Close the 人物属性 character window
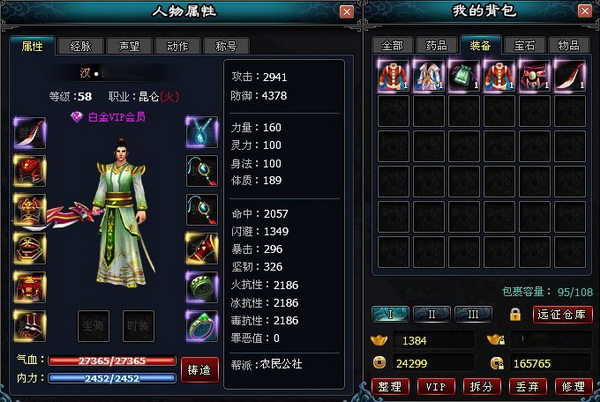Screen dimensions: 600x402 tap(346, 12)
